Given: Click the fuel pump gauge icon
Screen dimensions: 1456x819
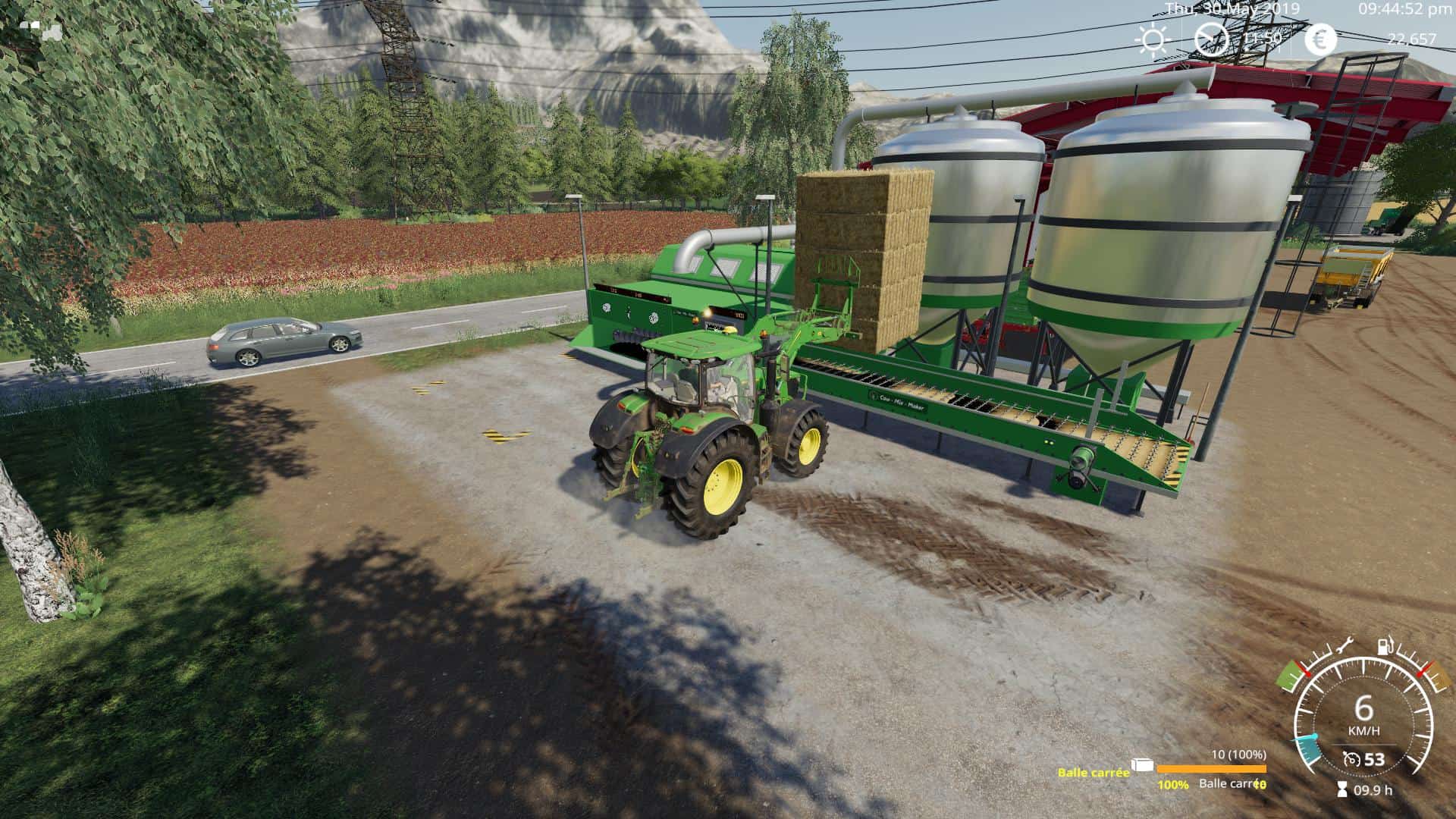Looking at the screenshot, I should coord(1385,646).
